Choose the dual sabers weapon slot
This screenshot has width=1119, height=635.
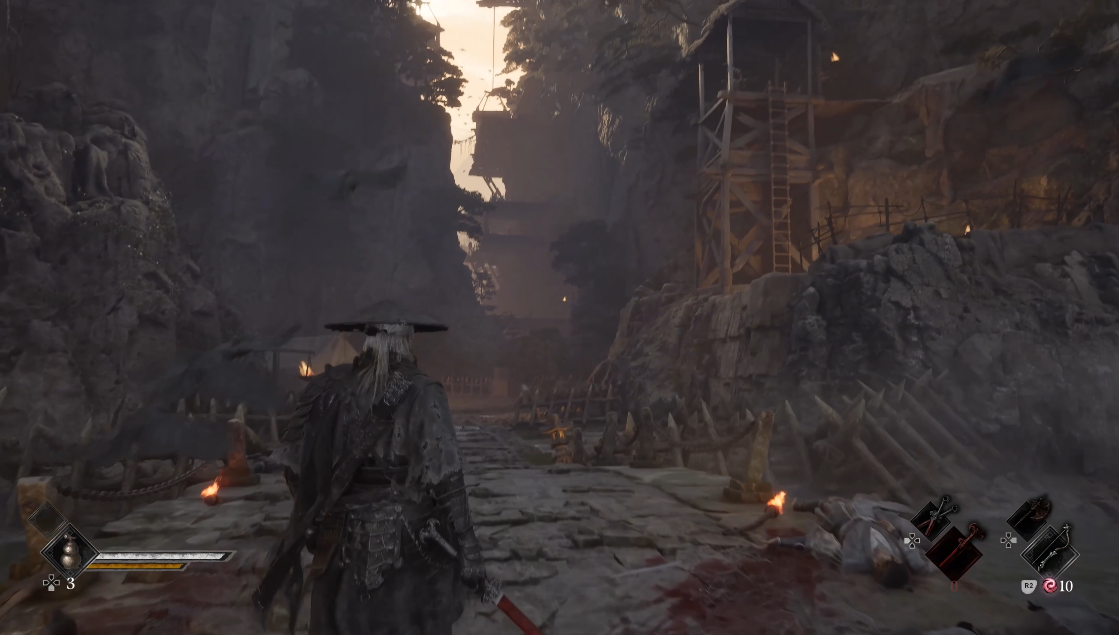coord(934,518)
